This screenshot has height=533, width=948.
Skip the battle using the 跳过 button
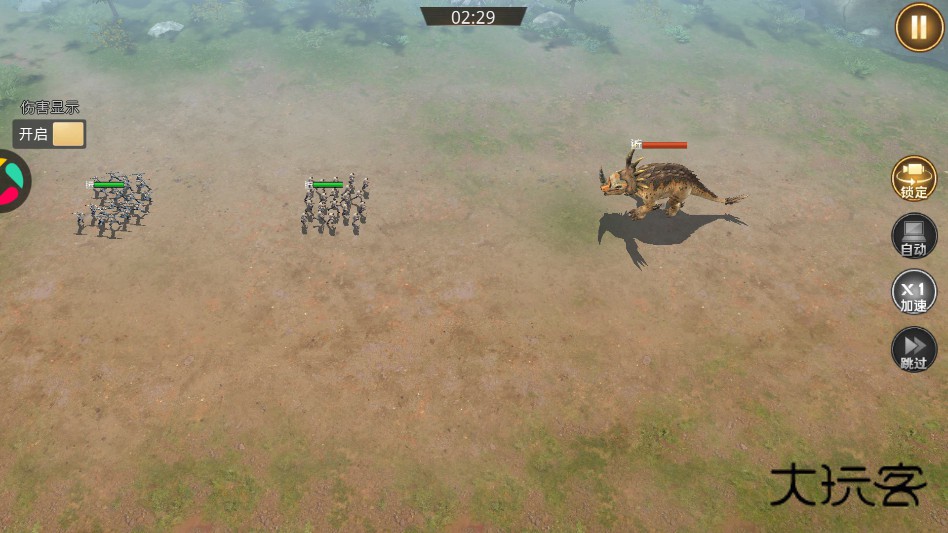tap(913, 350)
